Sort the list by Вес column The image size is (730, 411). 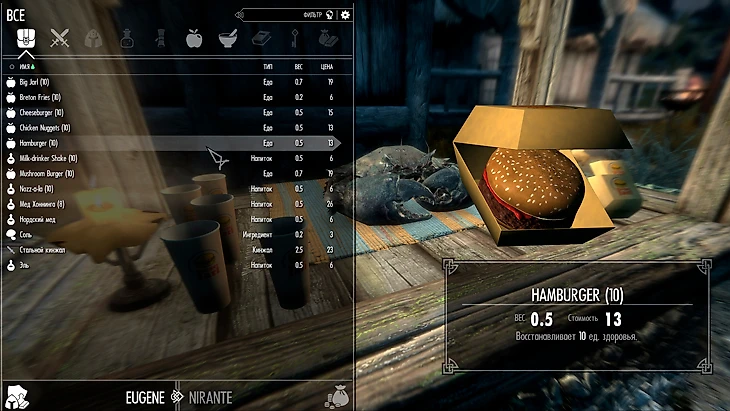(x=298, y=65)
